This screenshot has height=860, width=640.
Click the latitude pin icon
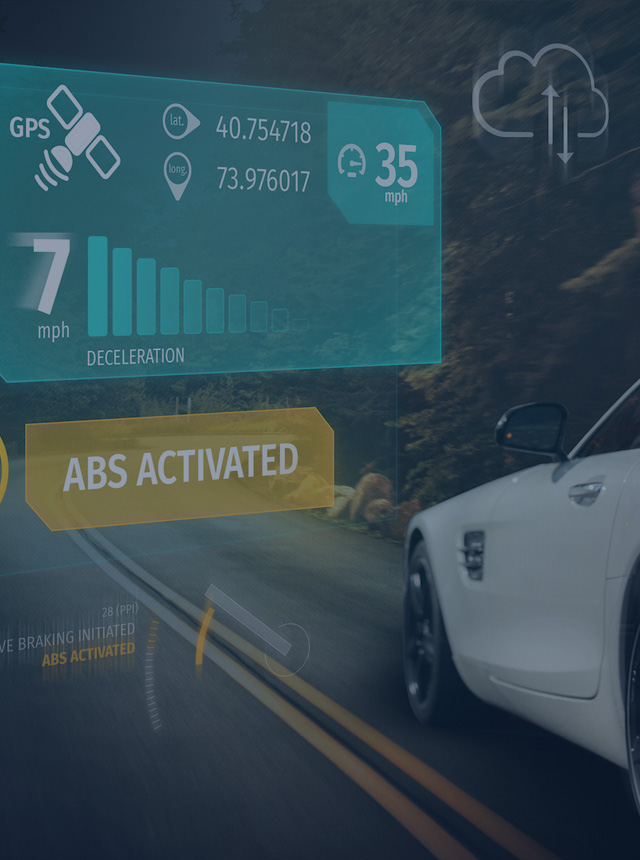click(x=177, y=123)
